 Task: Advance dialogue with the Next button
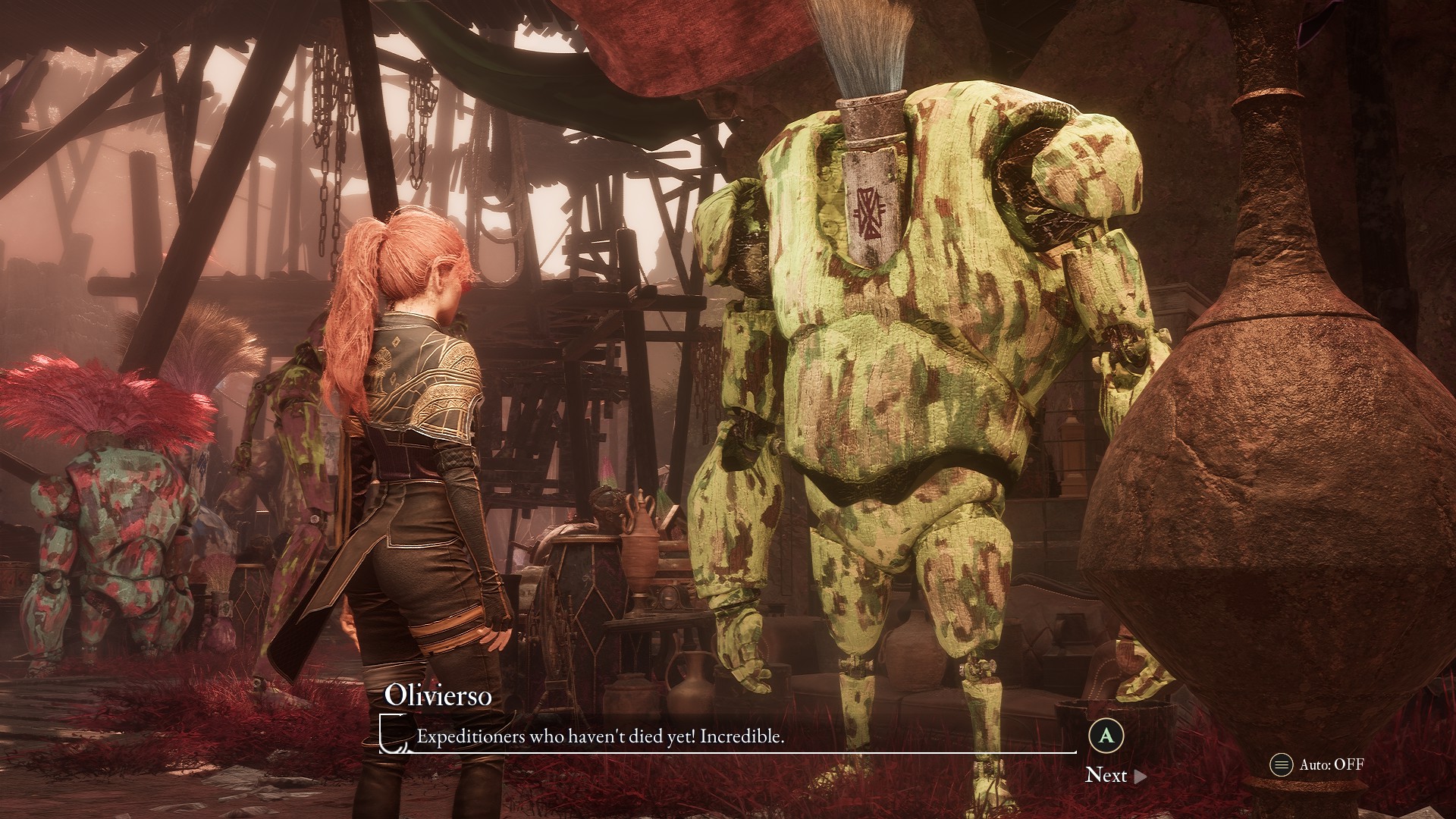pos(1115,774)
